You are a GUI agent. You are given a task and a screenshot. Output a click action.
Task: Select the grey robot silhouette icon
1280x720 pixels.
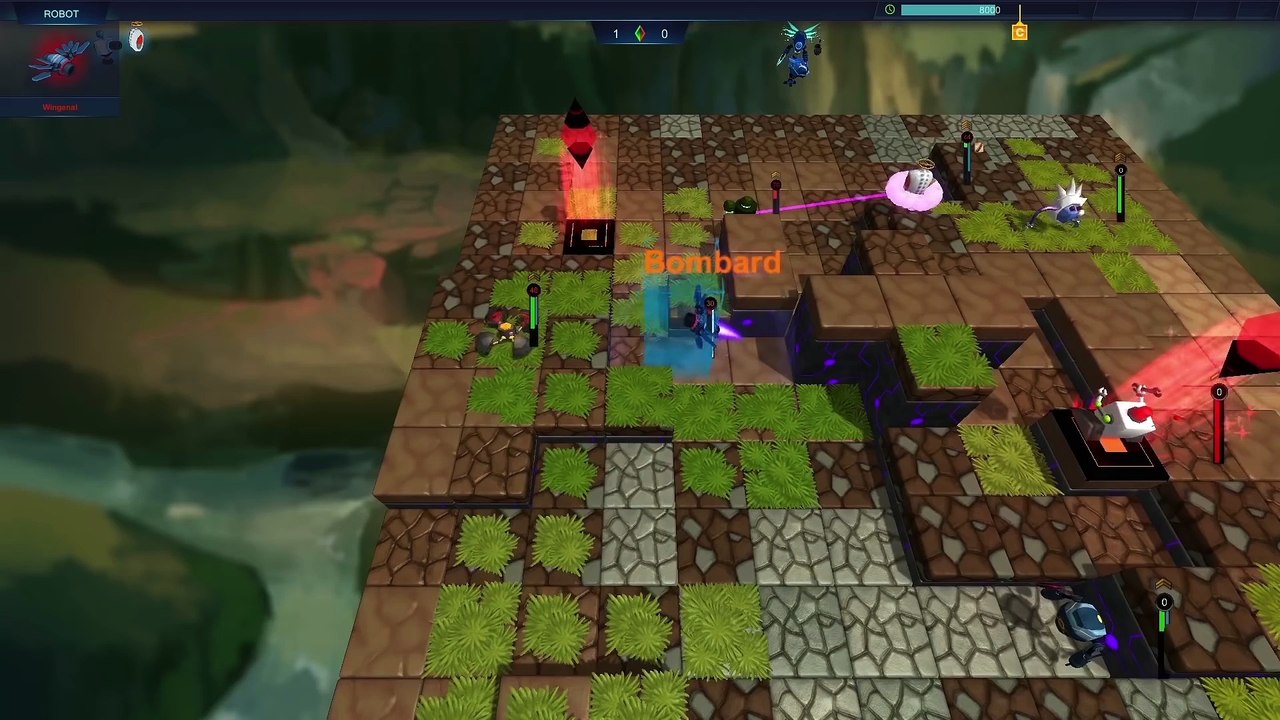pyautogui.click(x=107, y=44)
